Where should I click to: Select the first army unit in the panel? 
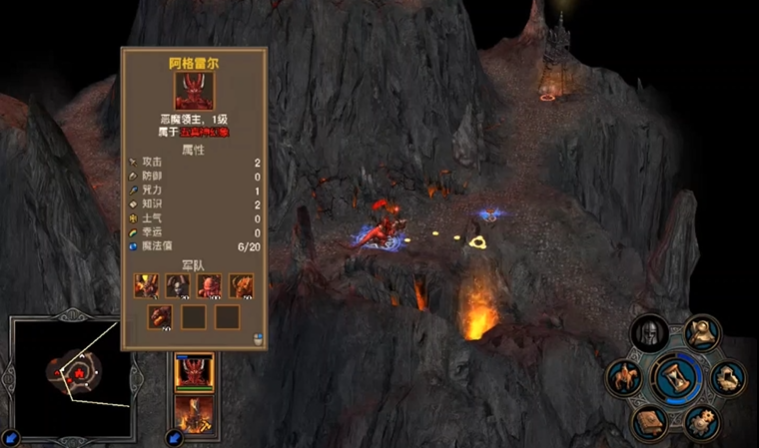coord(146,286)
